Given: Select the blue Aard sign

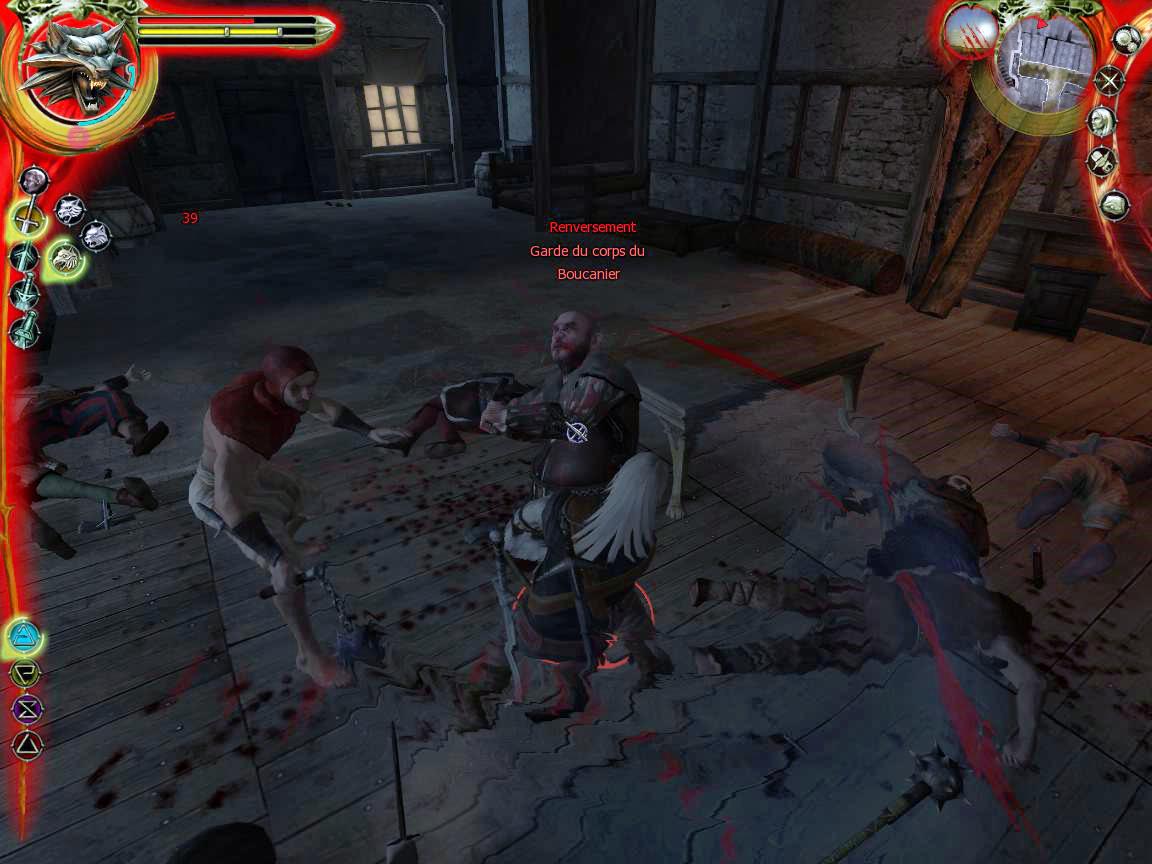Looking at the screenshot, I should point(24,635).
